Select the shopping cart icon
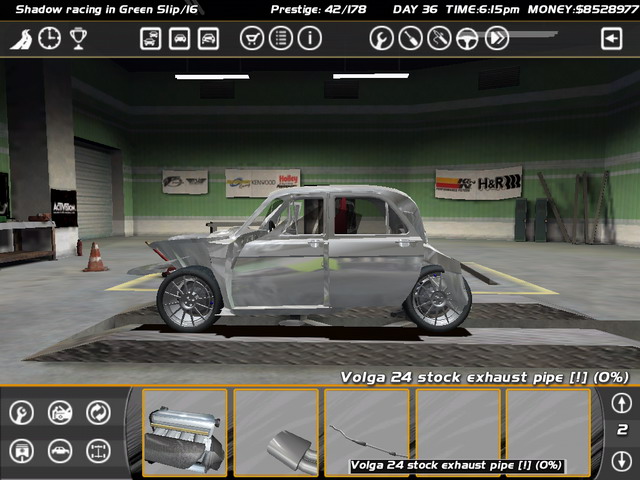Viewport: 640px width, 480px height. tap(253, 39)
